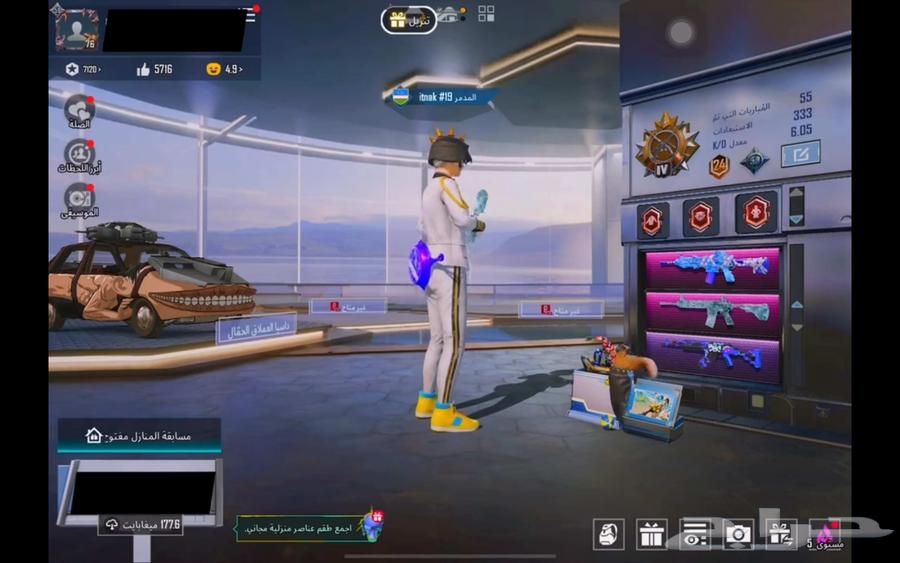Open the home competition banner
The width and height of the screenshot is (900, 563).
point(139,435)
